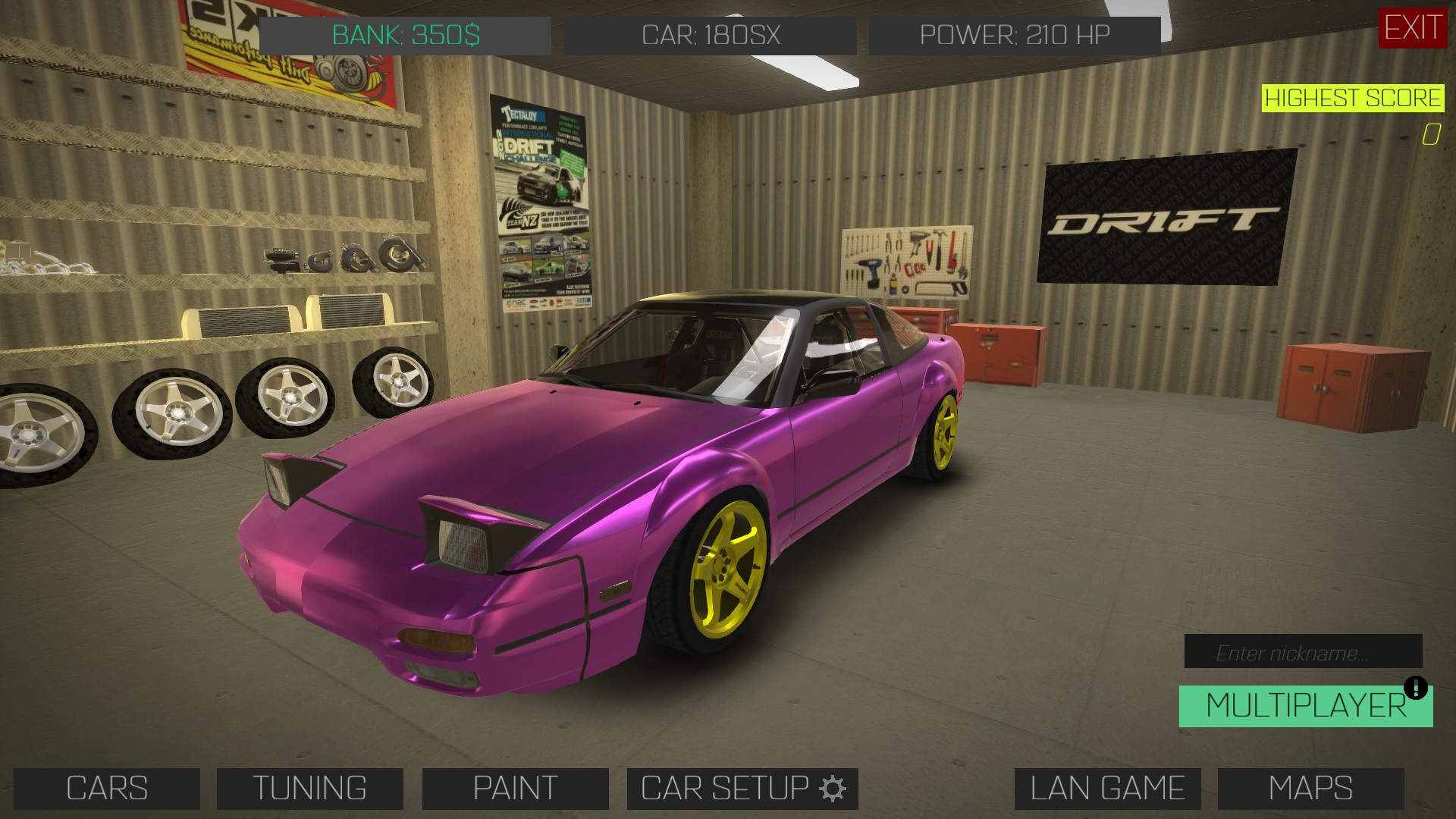The image size is (1456, 819).
Task: Click the Enter nickname field
Action: 1303,652
